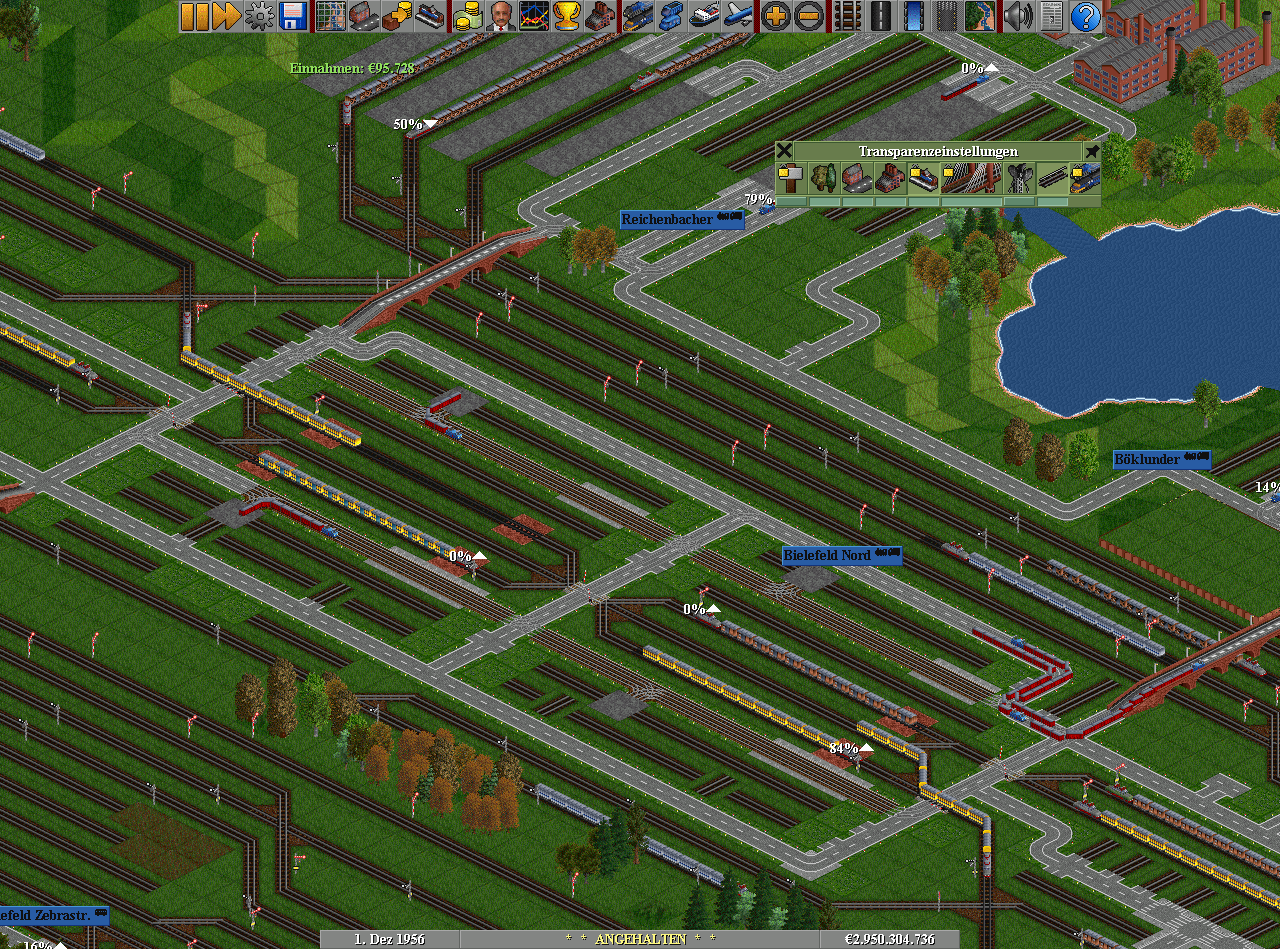Open the gear settings menu
Viewport: 1280px width, 949px height.
(x=260, y=16)
